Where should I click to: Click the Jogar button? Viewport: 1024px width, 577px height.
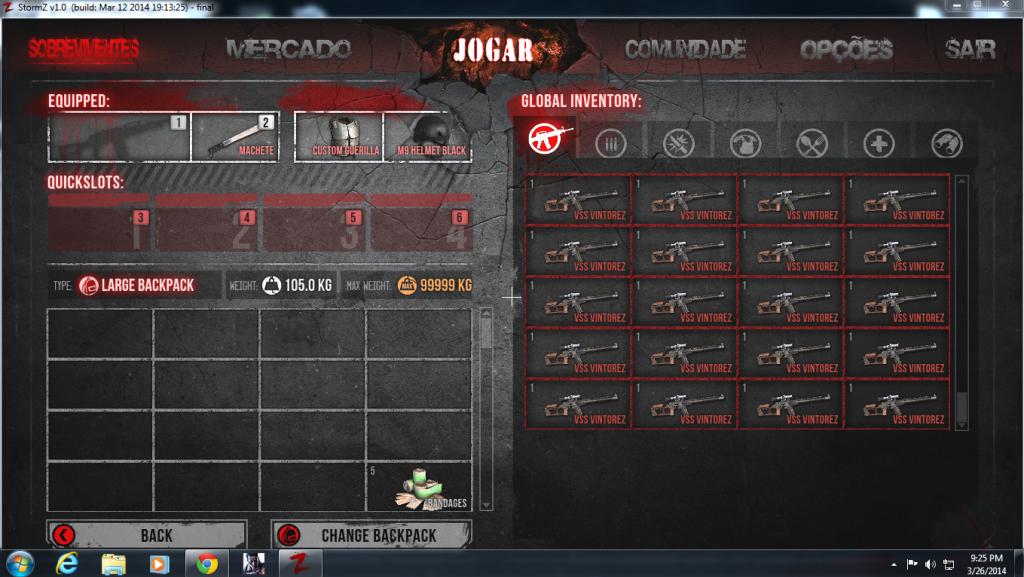pyautogui.click(x=492, y=50)
